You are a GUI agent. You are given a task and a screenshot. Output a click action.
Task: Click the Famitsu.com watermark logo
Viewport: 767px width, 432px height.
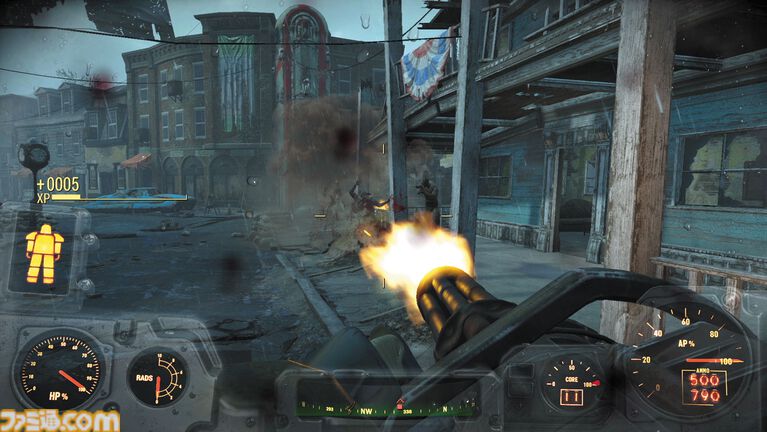click(x=61, y=420)
